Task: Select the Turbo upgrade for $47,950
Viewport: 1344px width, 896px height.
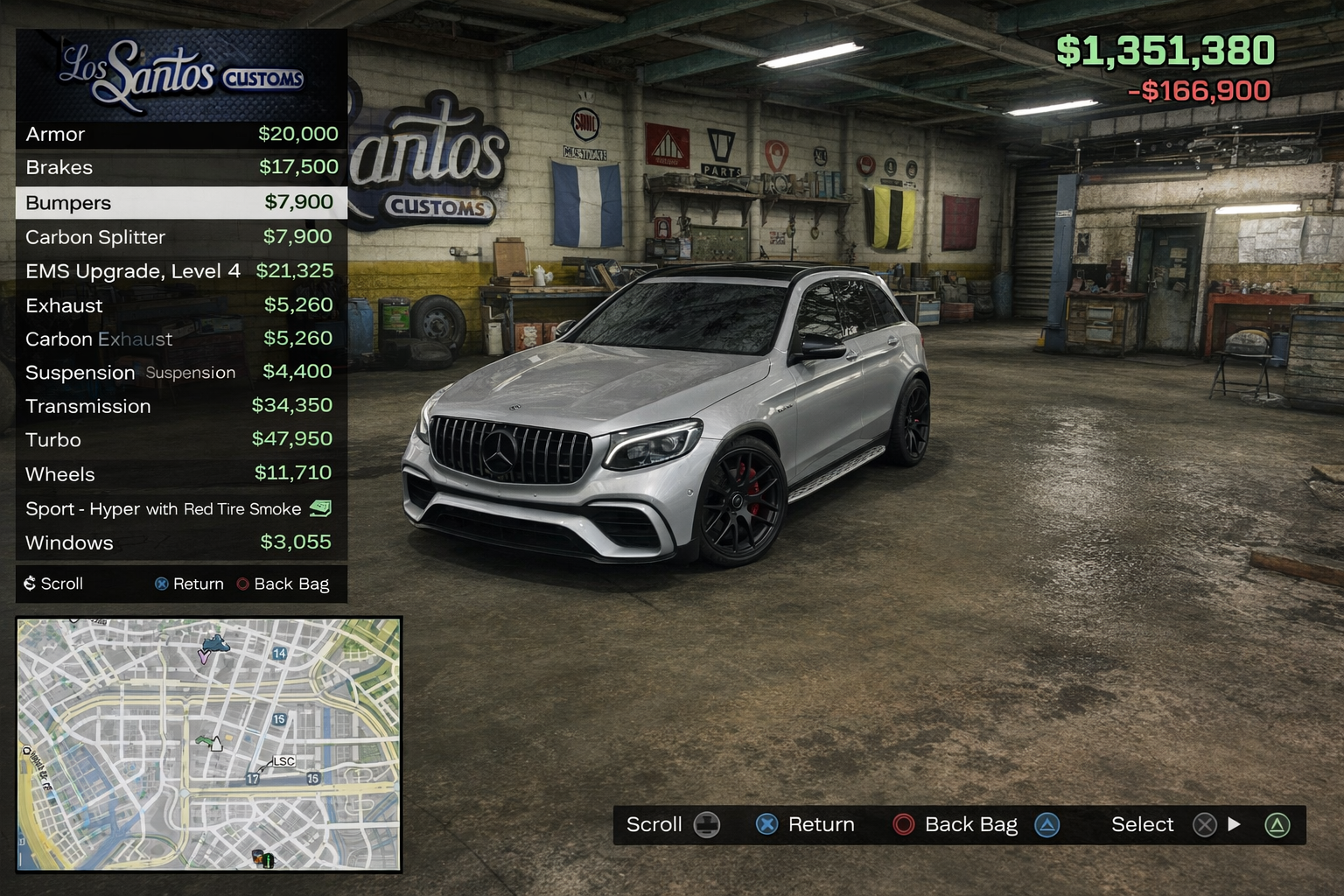Action: pyautogui.click(x=181, y=439)
